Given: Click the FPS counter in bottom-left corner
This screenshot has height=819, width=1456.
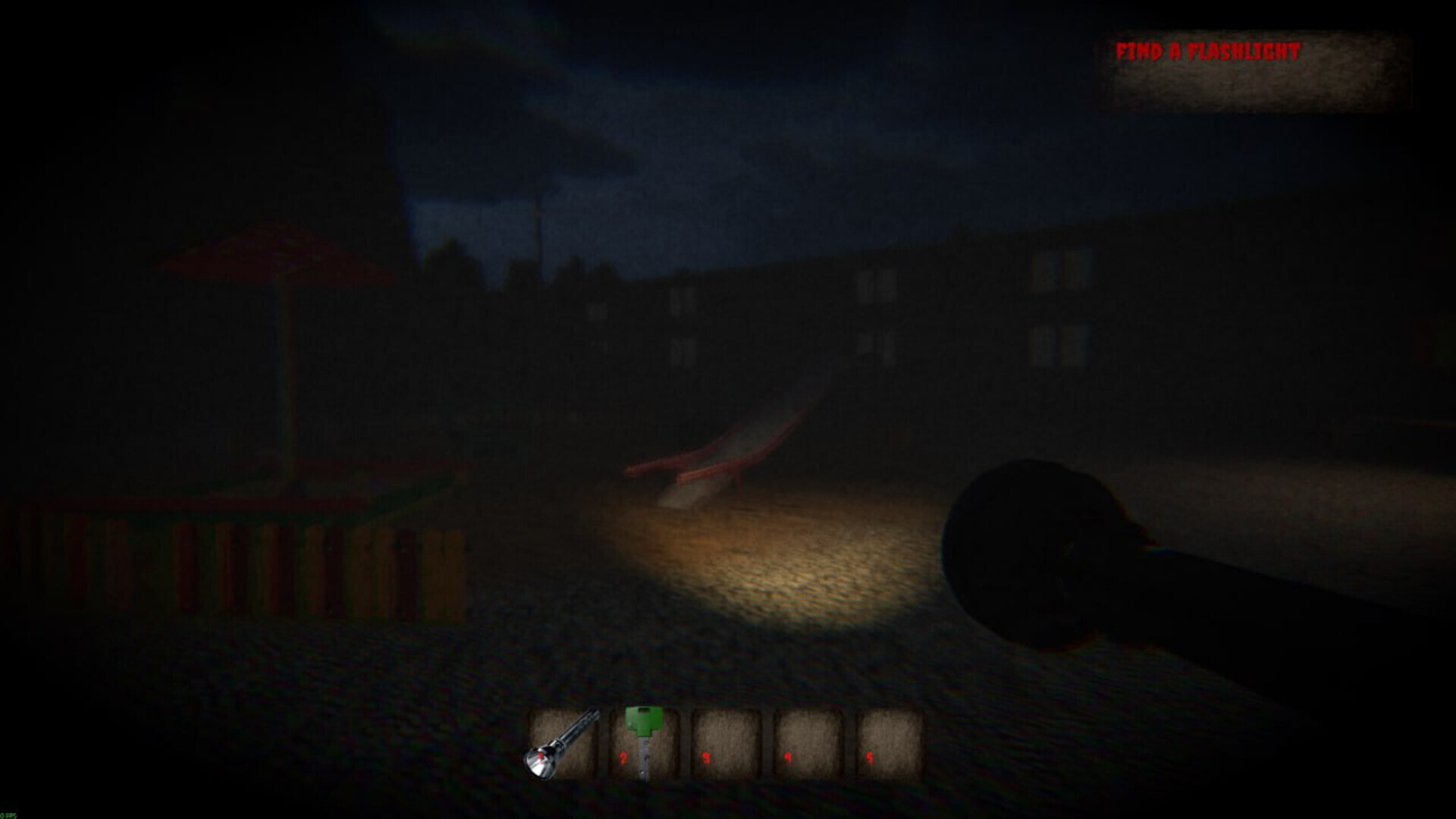Looking at the screenshot, I should 9,814.
